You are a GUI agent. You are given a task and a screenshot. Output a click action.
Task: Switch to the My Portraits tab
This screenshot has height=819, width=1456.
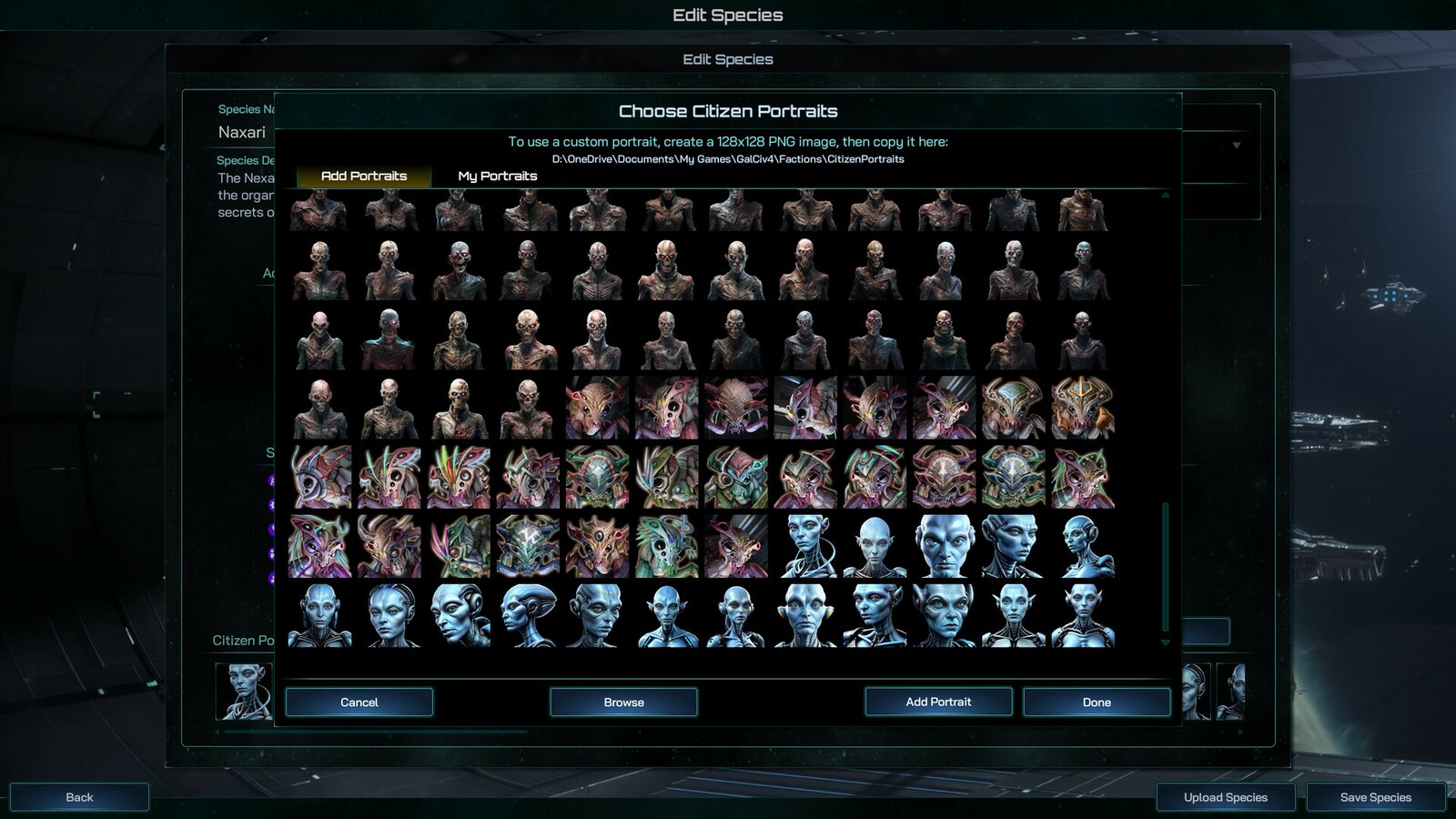tap(497, 176)
